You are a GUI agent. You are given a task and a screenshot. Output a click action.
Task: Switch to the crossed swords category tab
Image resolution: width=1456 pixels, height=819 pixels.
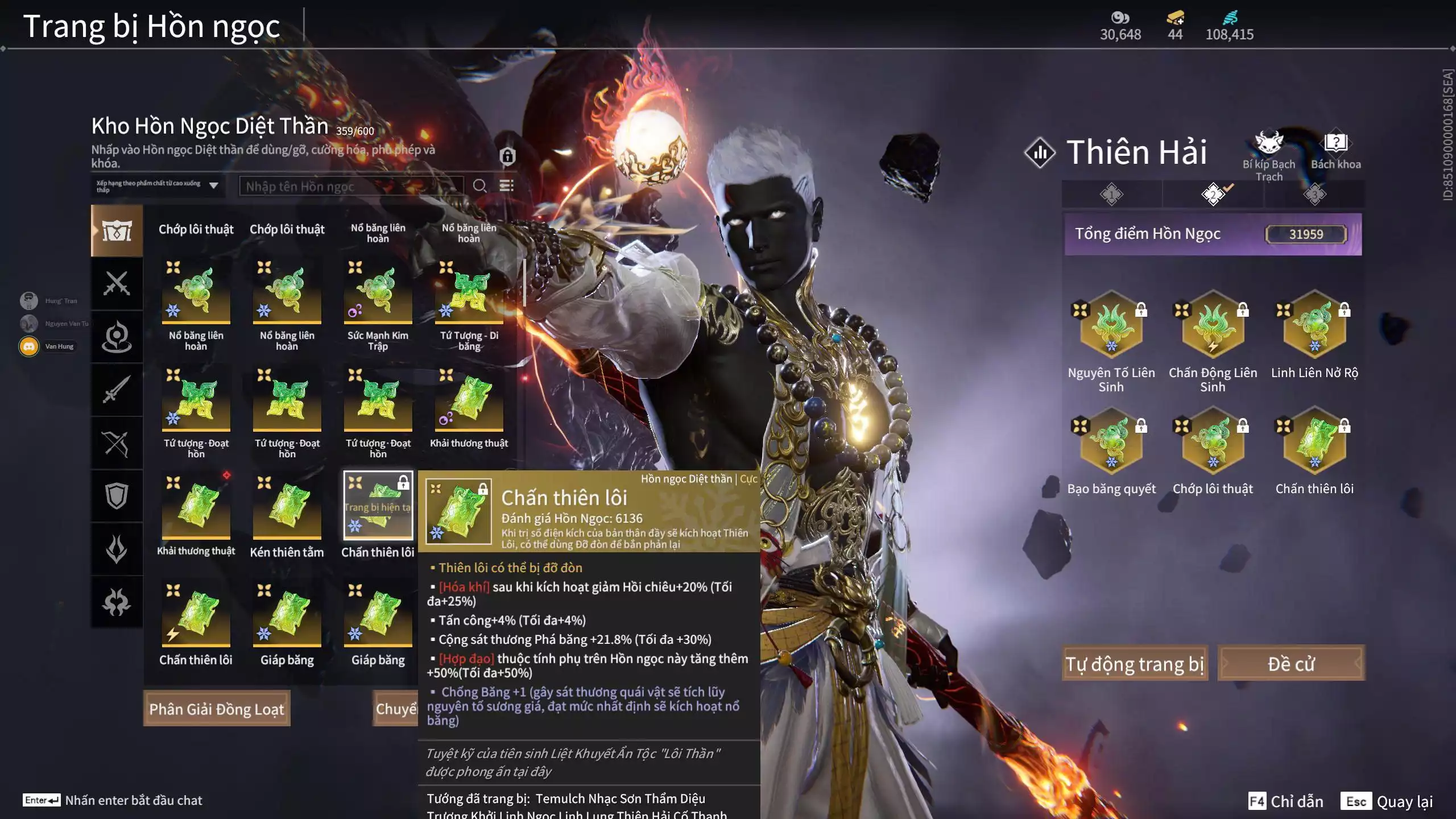point(117,283)
